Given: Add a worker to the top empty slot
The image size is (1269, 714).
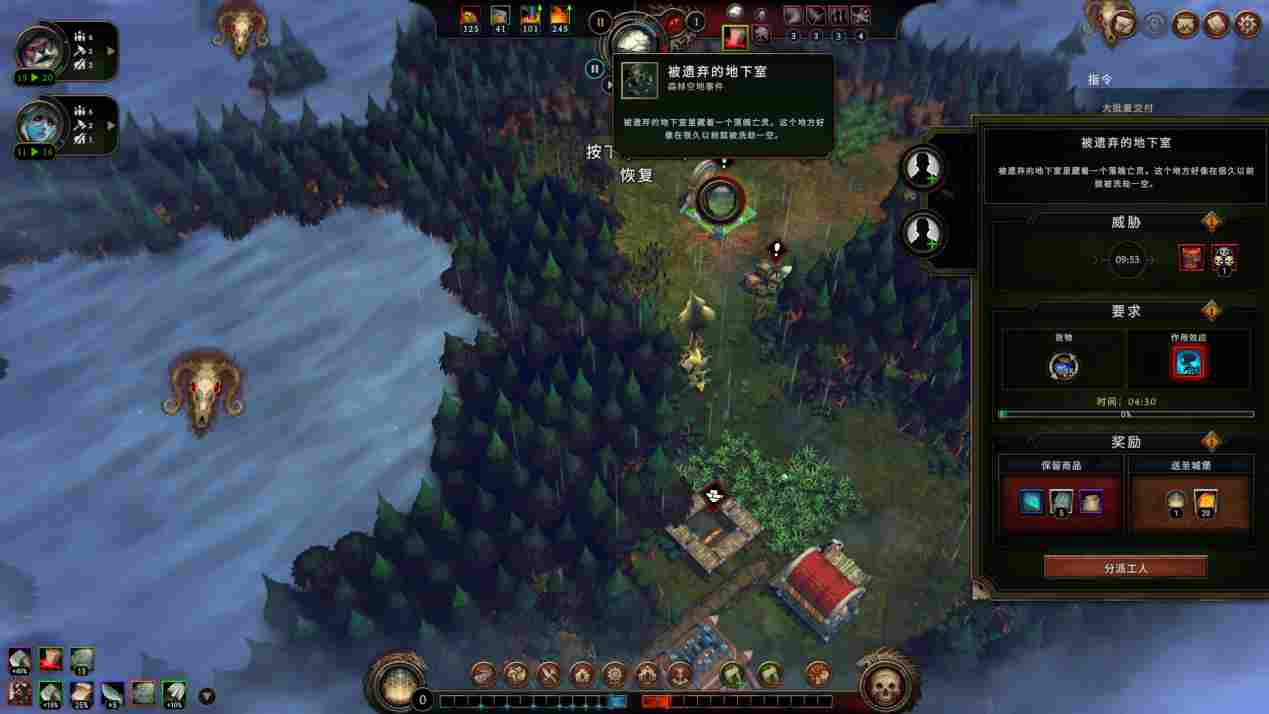Looking at the screenshot, I should (922, 167).
